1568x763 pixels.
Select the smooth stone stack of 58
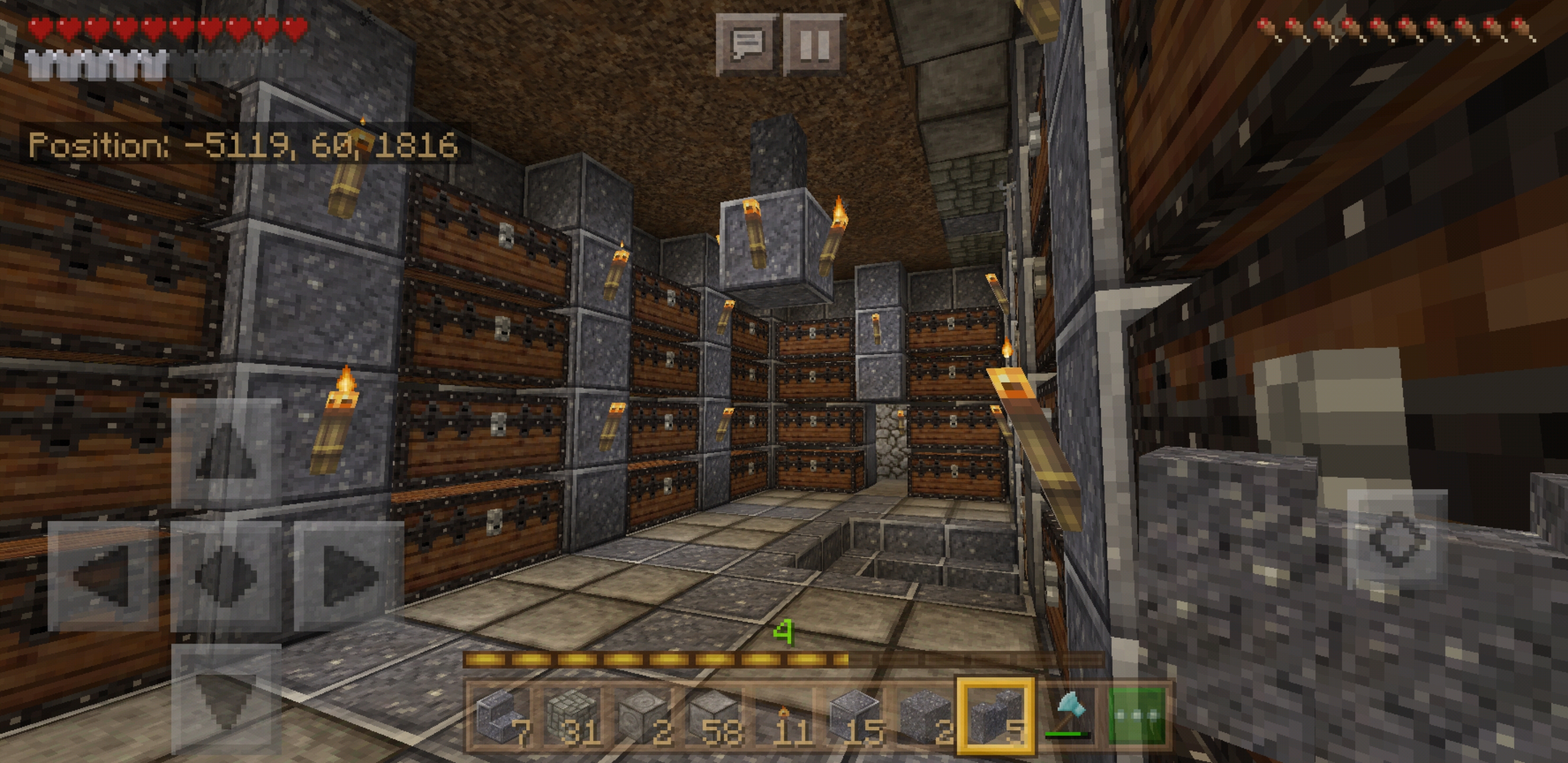click(714, 717)
